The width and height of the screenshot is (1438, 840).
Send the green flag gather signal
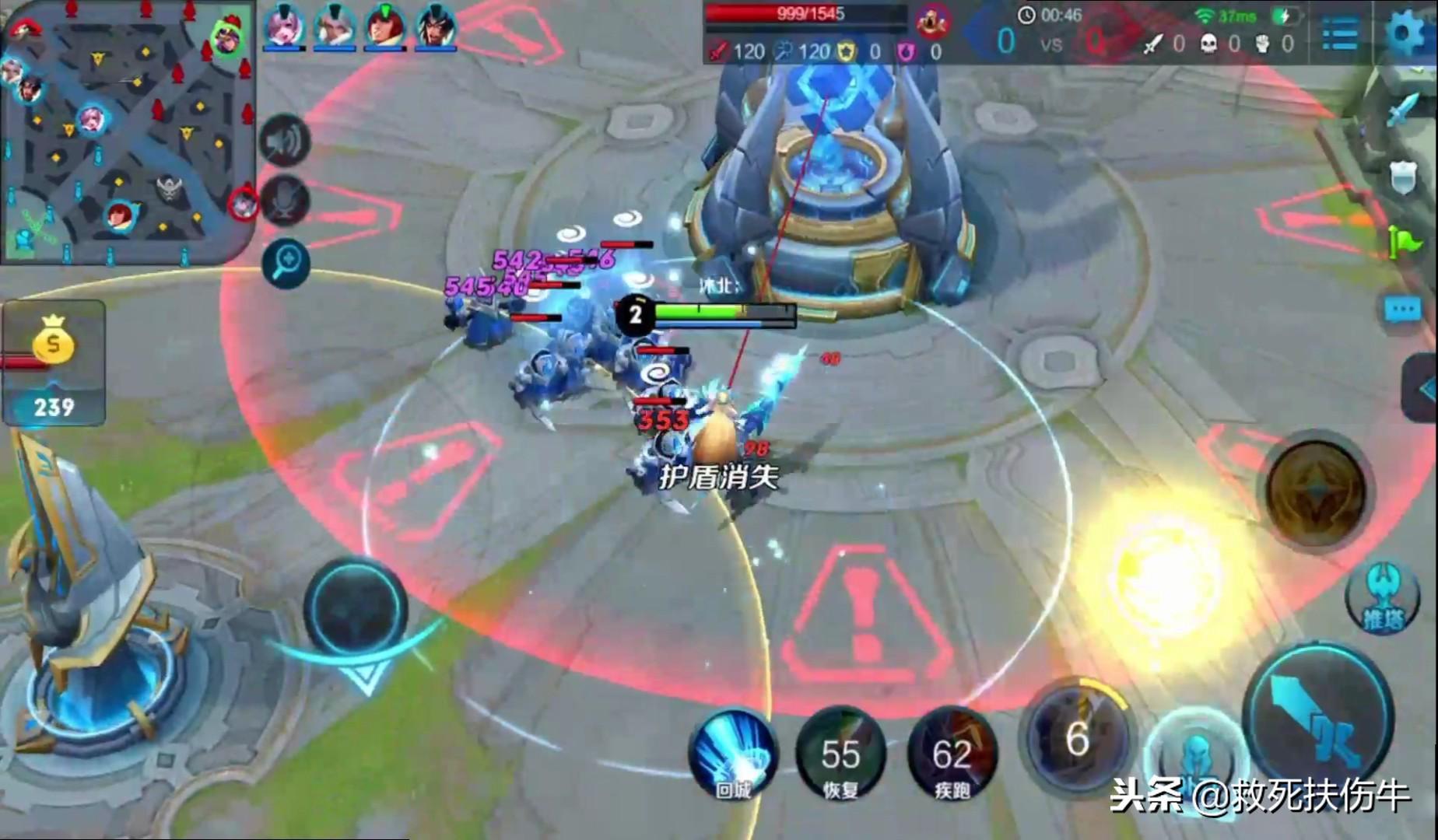[x=1403, y=243]
